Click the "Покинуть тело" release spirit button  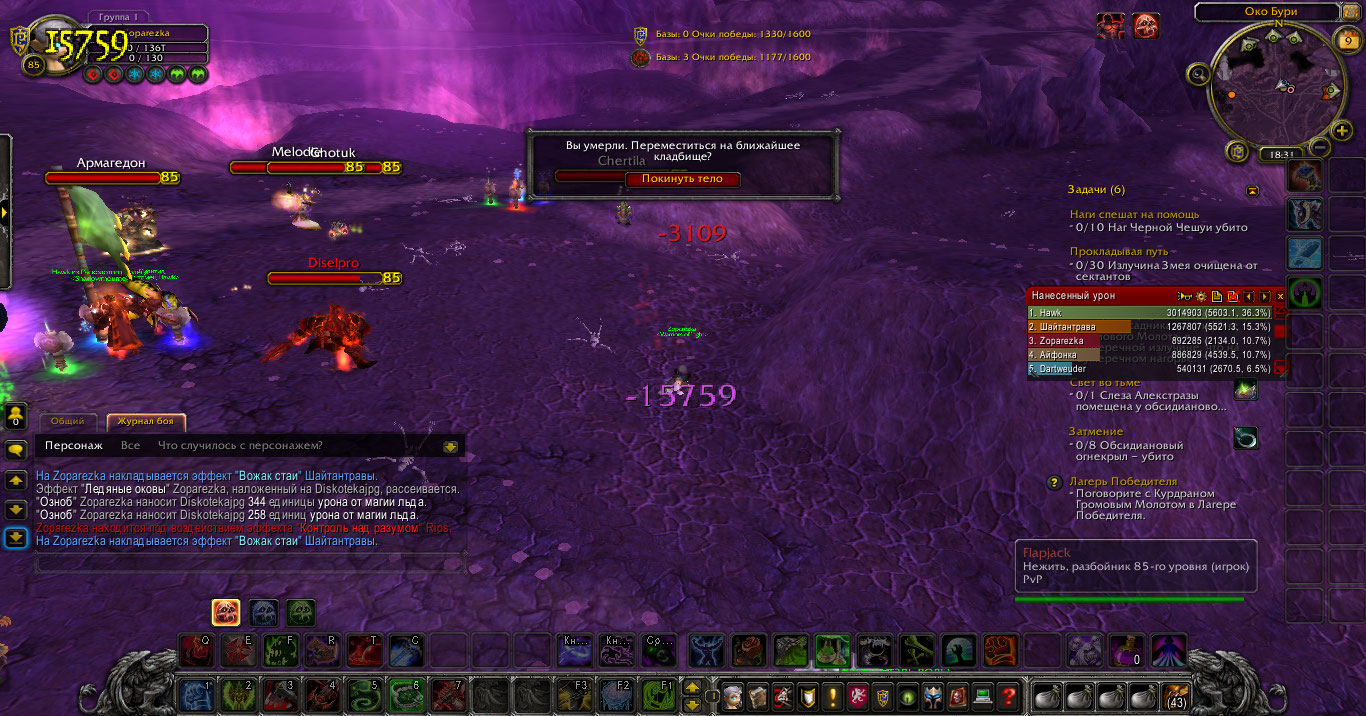(x=682, y=179)
